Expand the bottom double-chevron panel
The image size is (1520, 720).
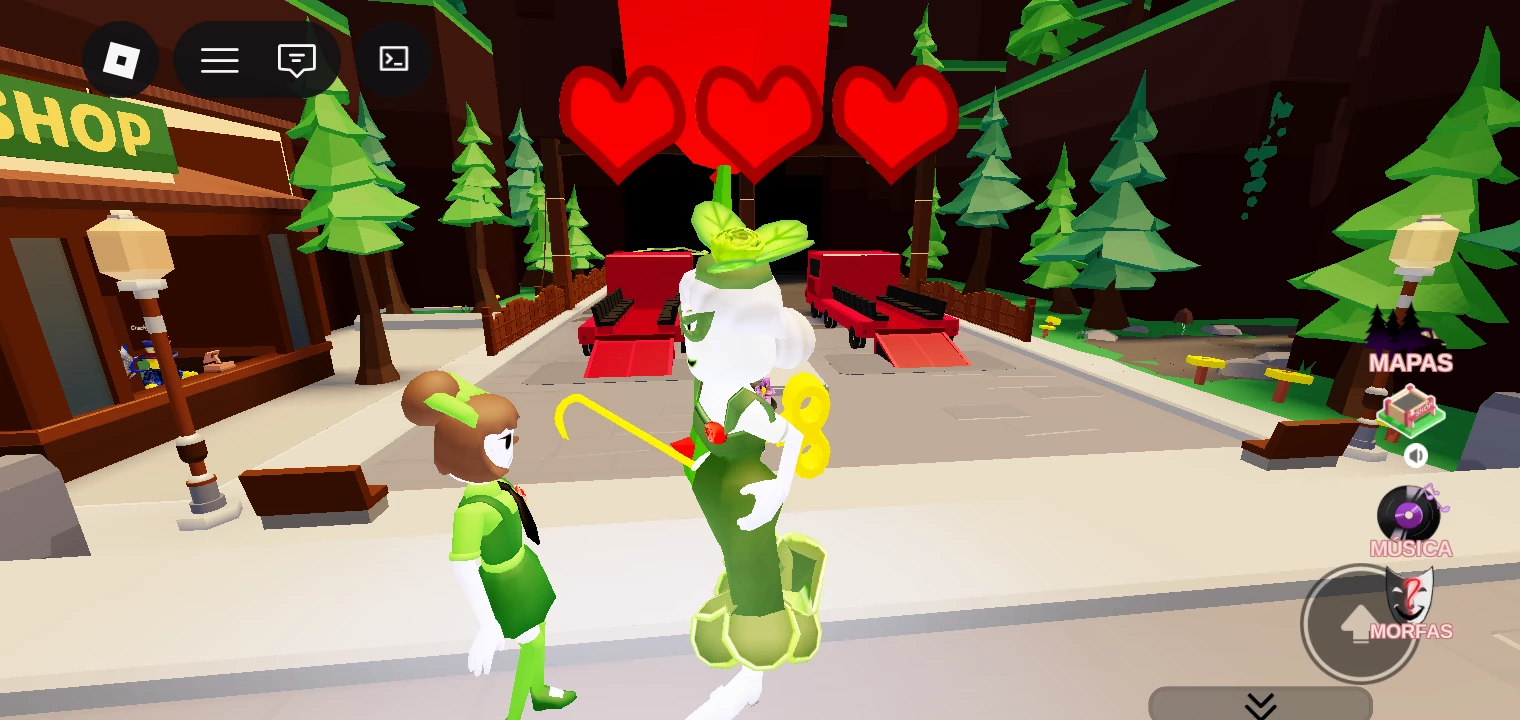pyautogui.click(x=1260, y=705)
